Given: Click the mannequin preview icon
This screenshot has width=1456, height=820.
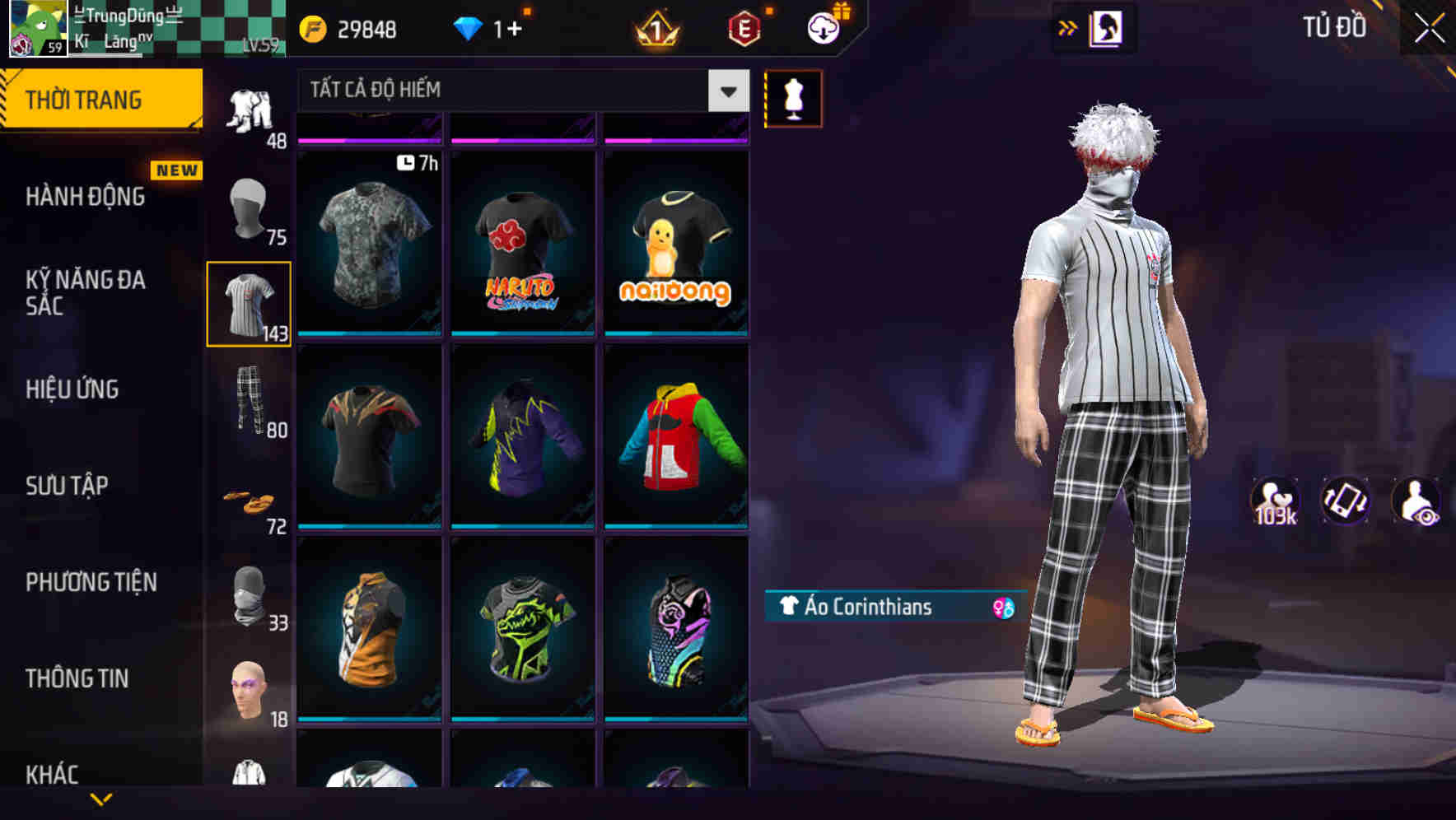Looking at the screenshot, I should pos(792,98).
